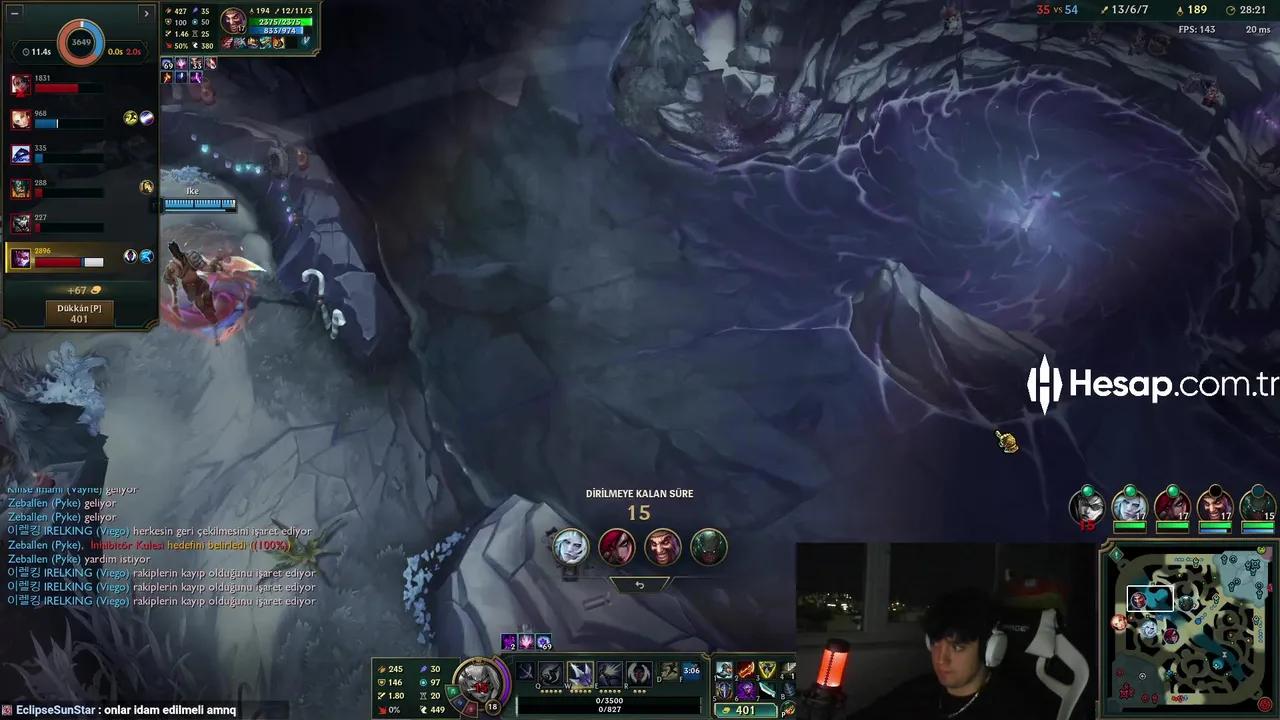Click the experience bar showing 0/827
Screen dimensions: 1280x720
(x=610, y=710)
